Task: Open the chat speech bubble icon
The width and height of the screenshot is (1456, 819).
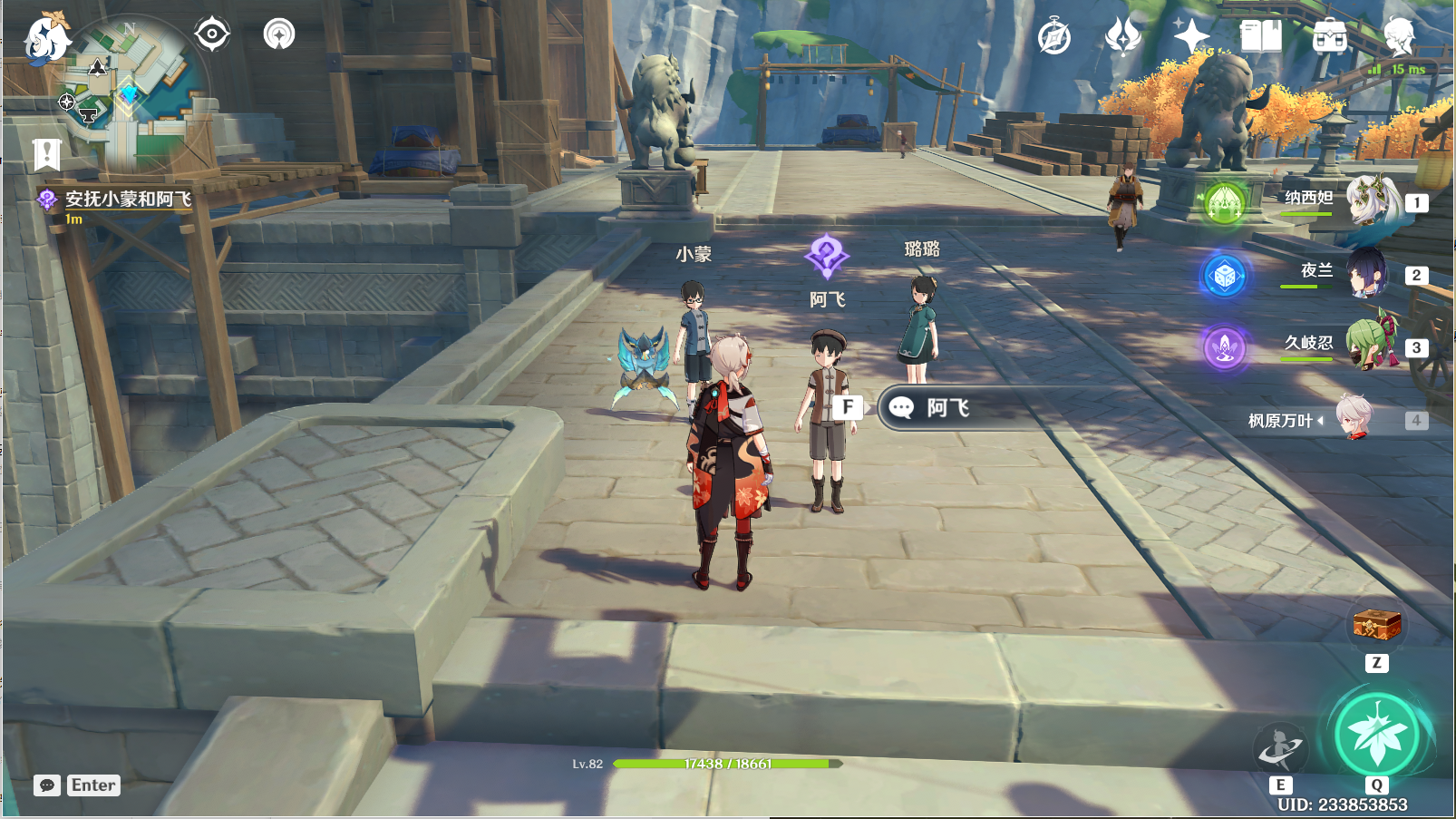Action: click(47, 785)
